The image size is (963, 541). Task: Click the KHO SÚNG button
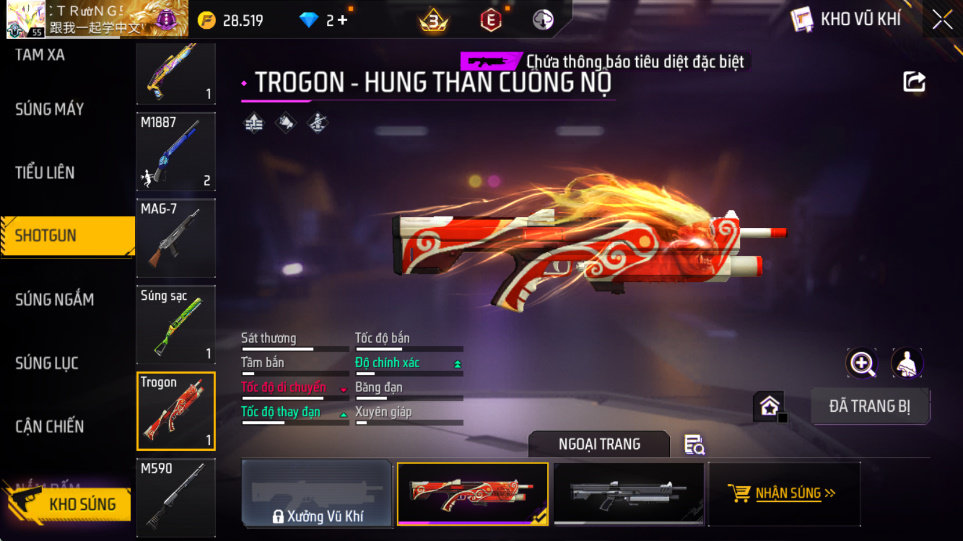click(x=70, y=503)
